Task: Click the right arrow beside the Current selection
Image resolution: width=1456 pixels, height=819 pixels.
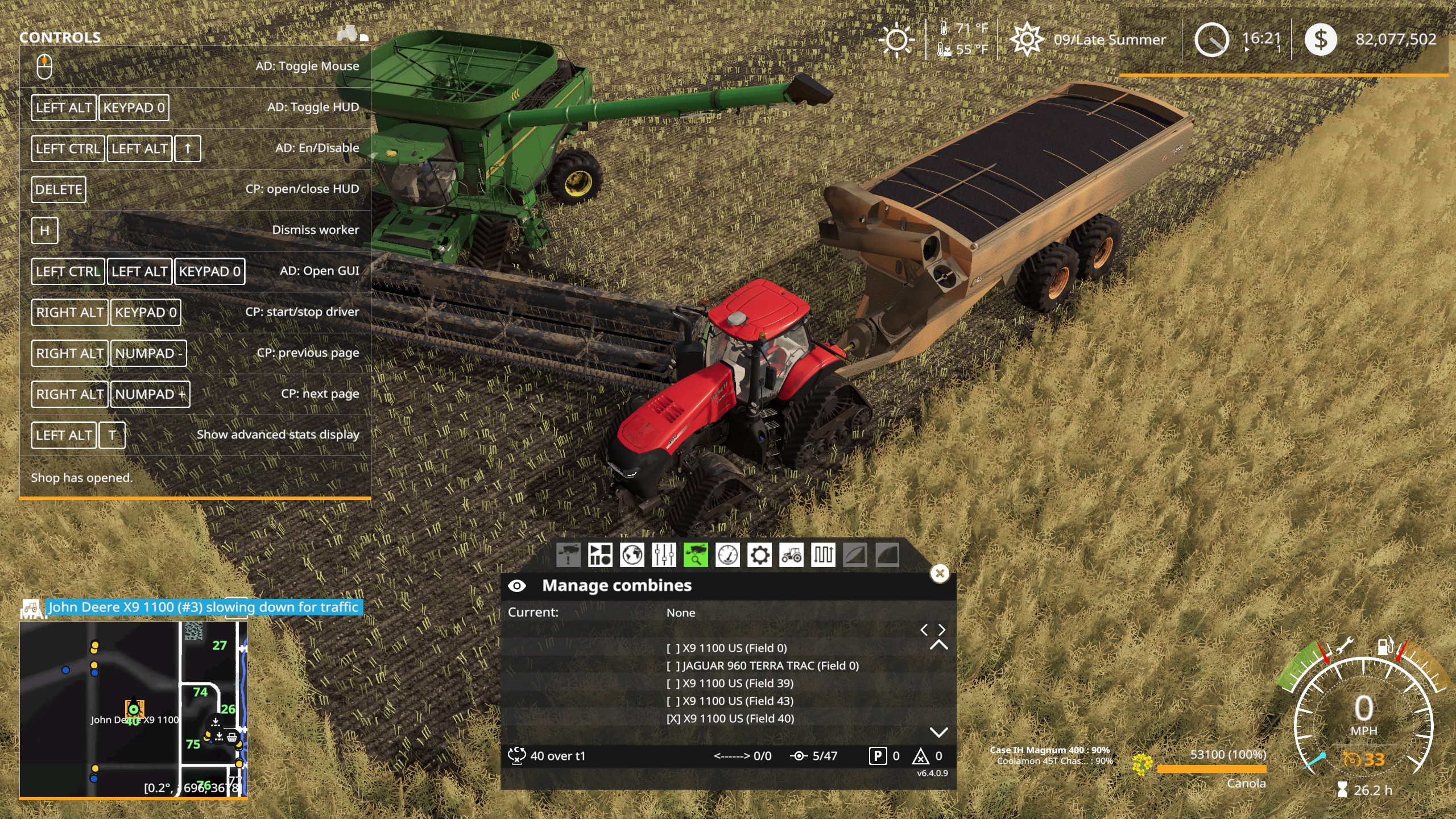Action: 941,630
